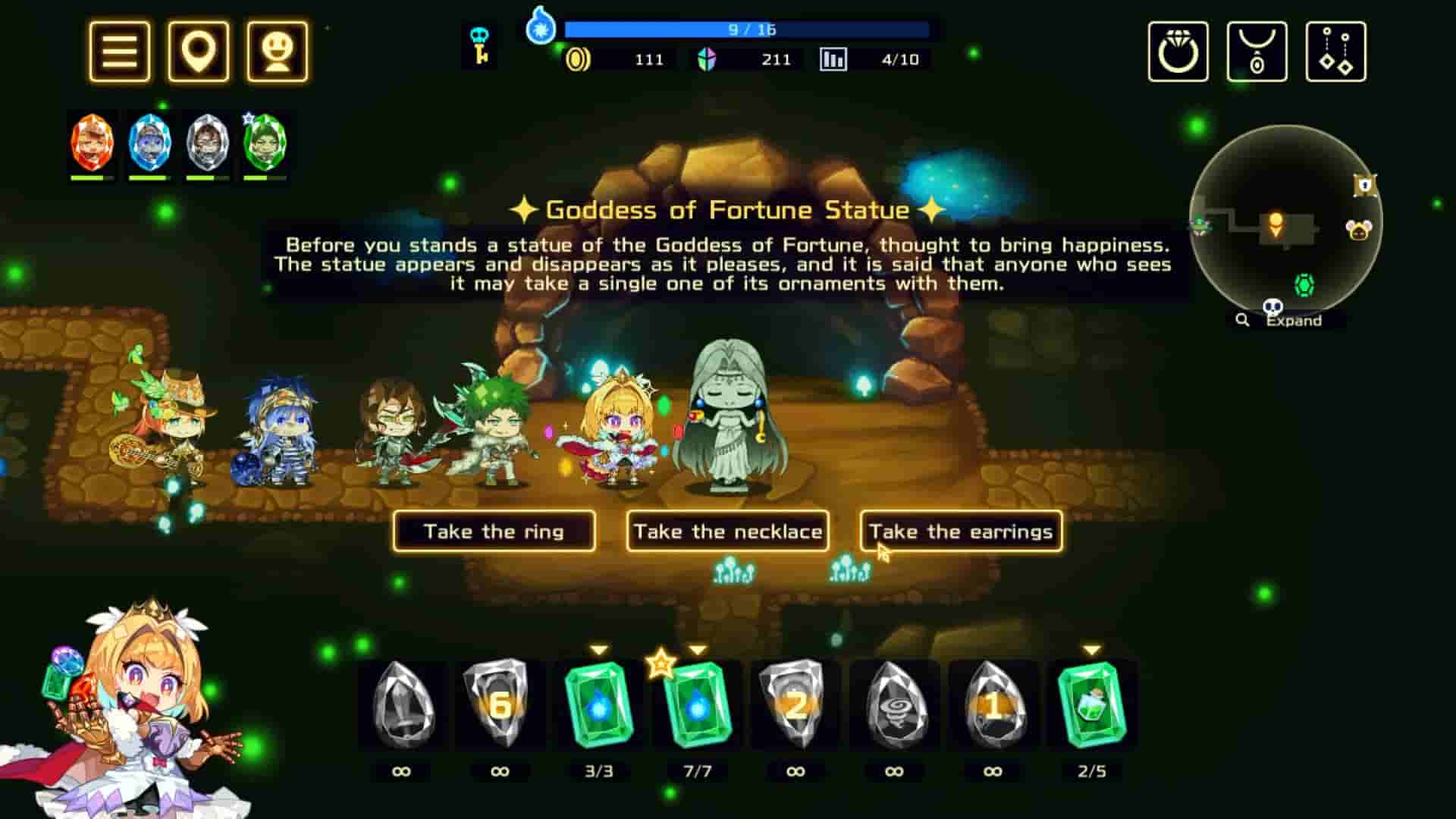The height and width of the screenshot is (819, 1456).
Task: Click the blue flame icon beside the progress bar
Action: pyautogui.click(x=541, y=30)
